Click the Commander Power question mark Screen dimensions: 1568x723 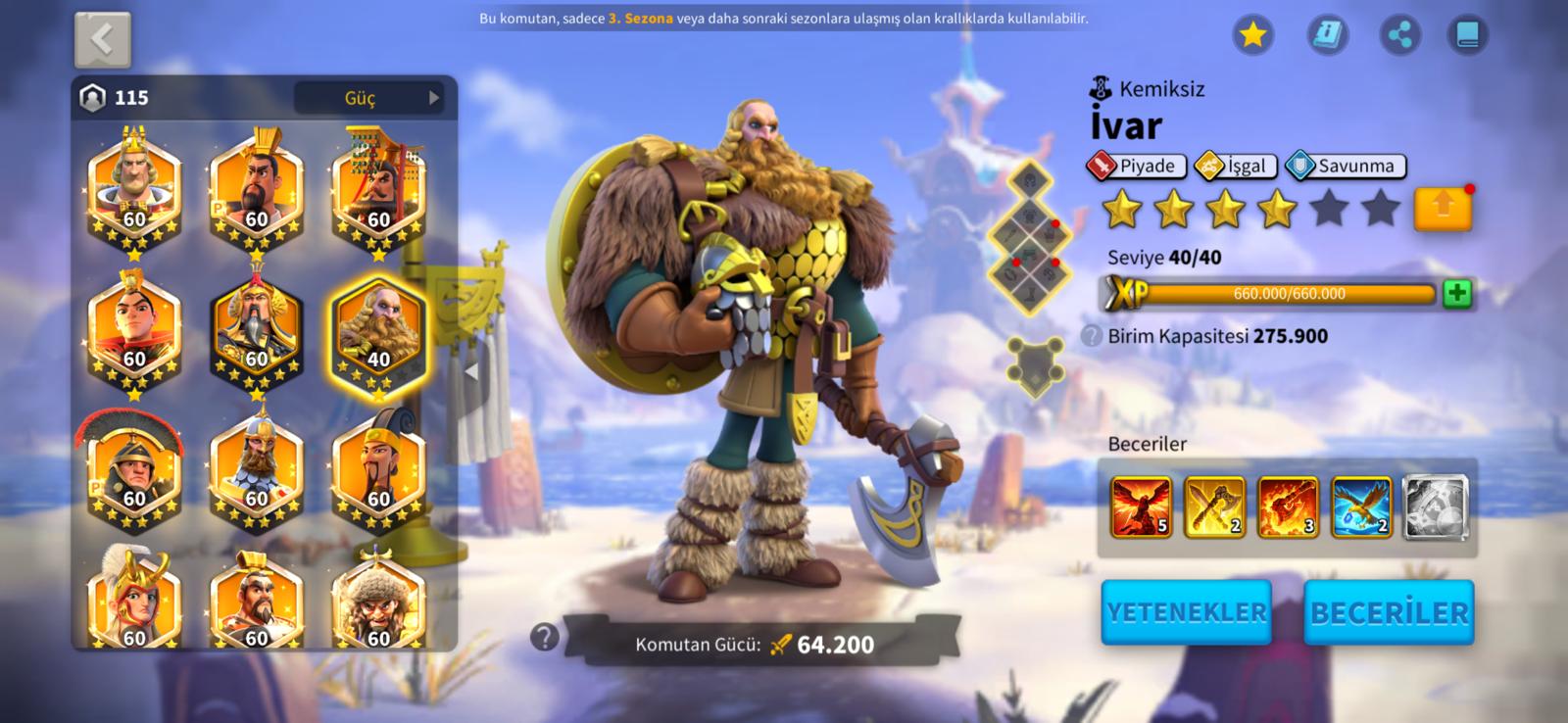[544, 638]
